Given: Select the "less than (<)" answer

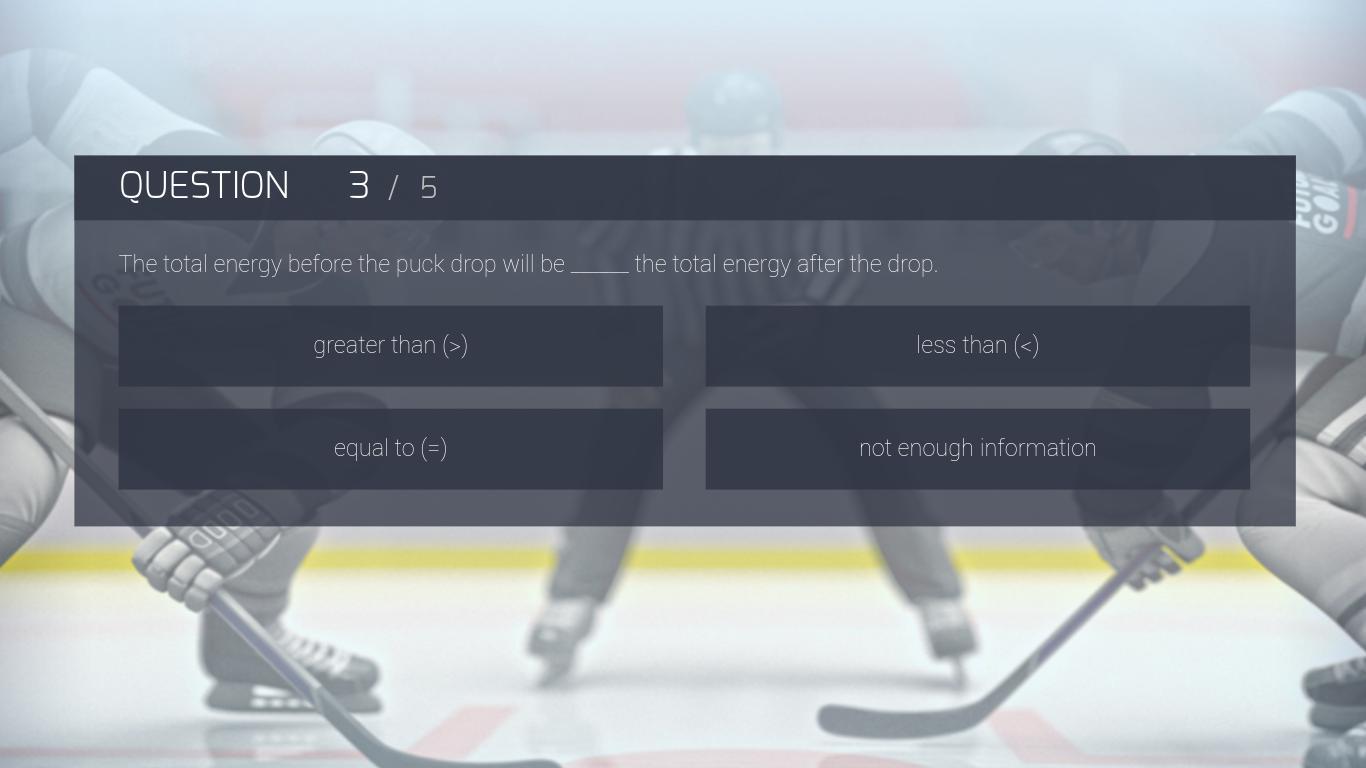Looking at the screenshot, I should tap(977, 346).
